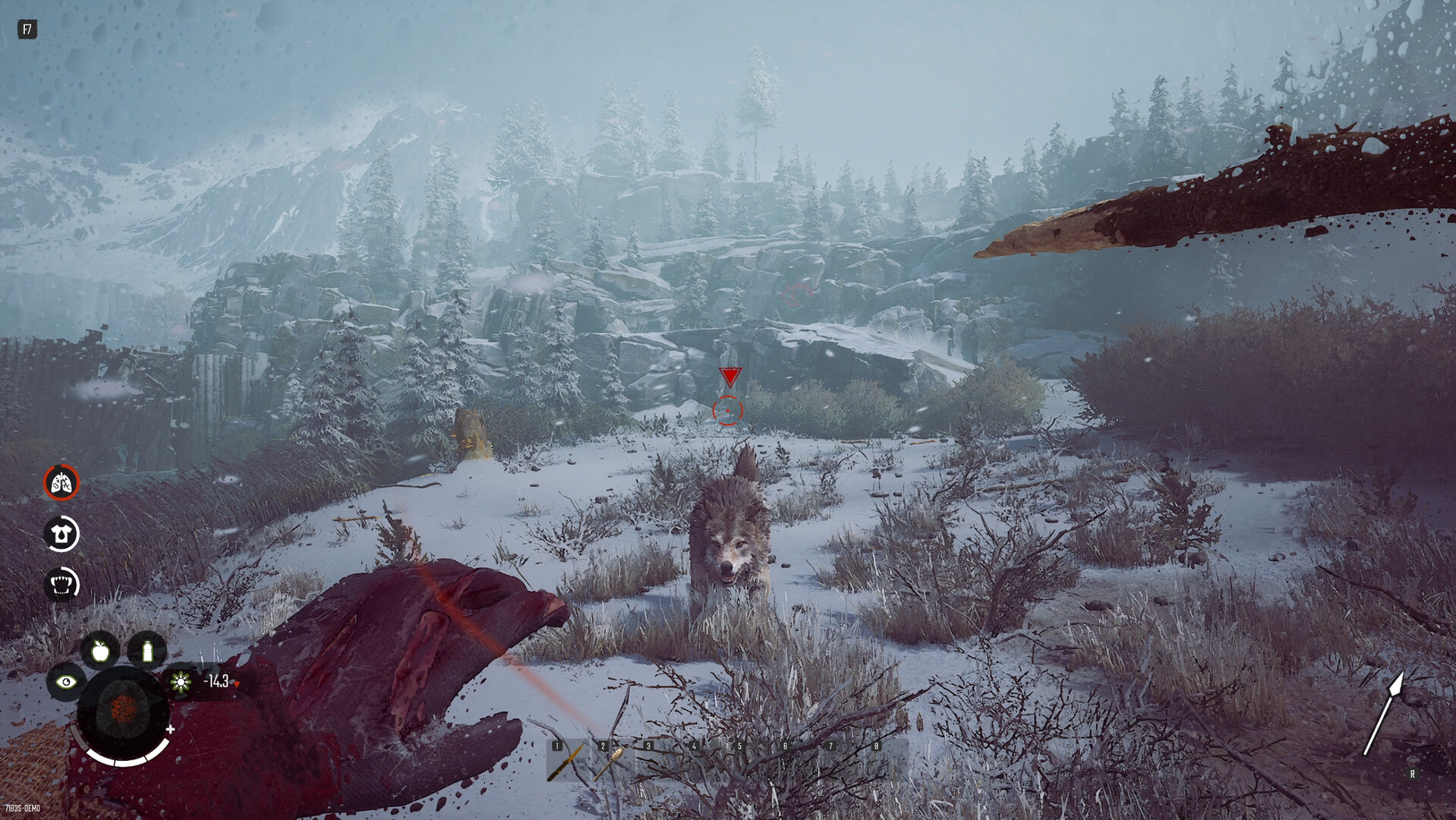The width and height of the screenshot is (1456, 820).
Task: Select the water bottle thirst indicator
Action: coord(148,651)
